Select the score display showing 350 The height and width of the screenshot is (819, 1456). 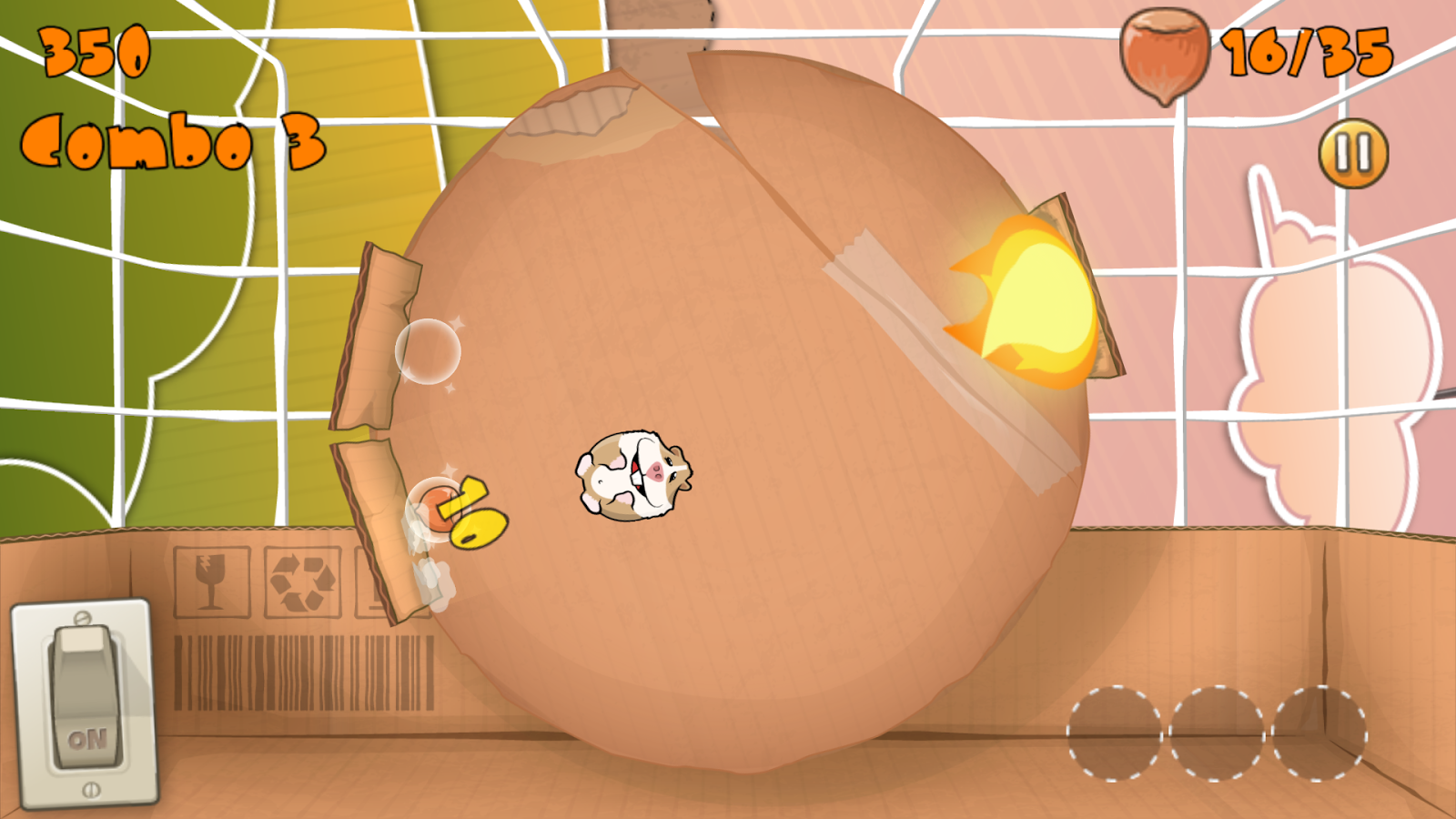coord(96,50)
